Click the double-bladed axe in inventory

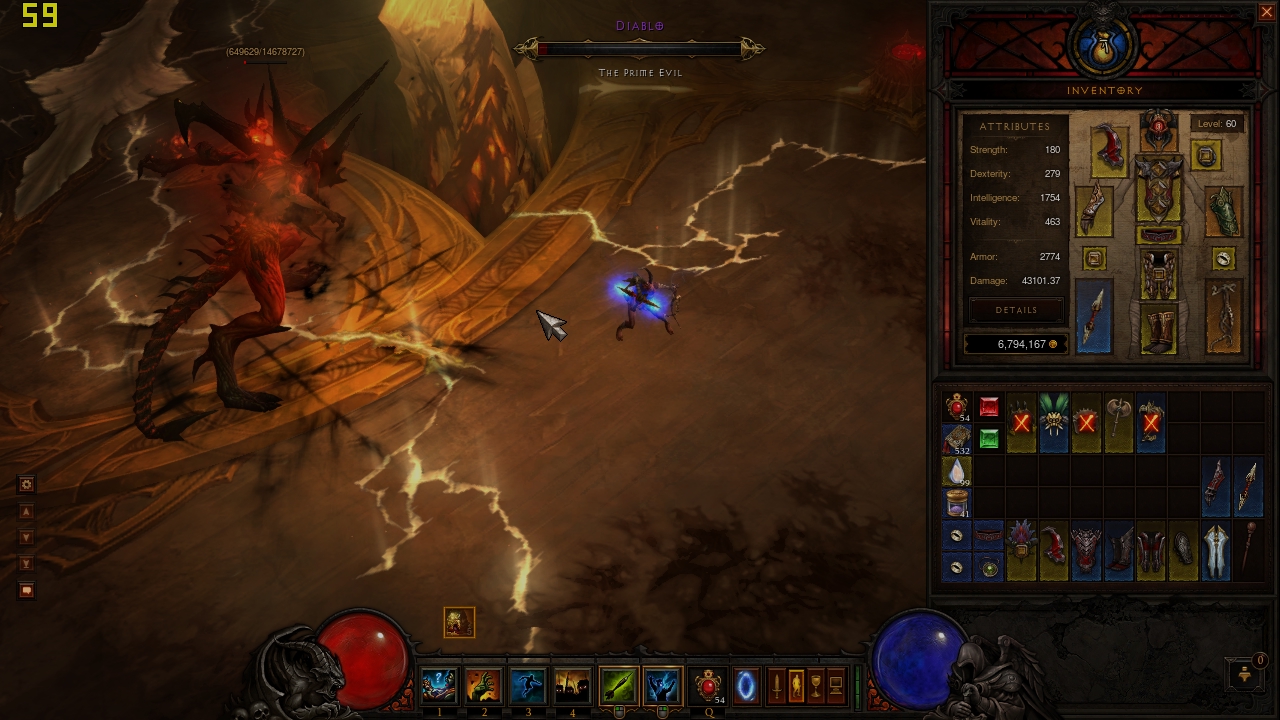click(1118, 422)
